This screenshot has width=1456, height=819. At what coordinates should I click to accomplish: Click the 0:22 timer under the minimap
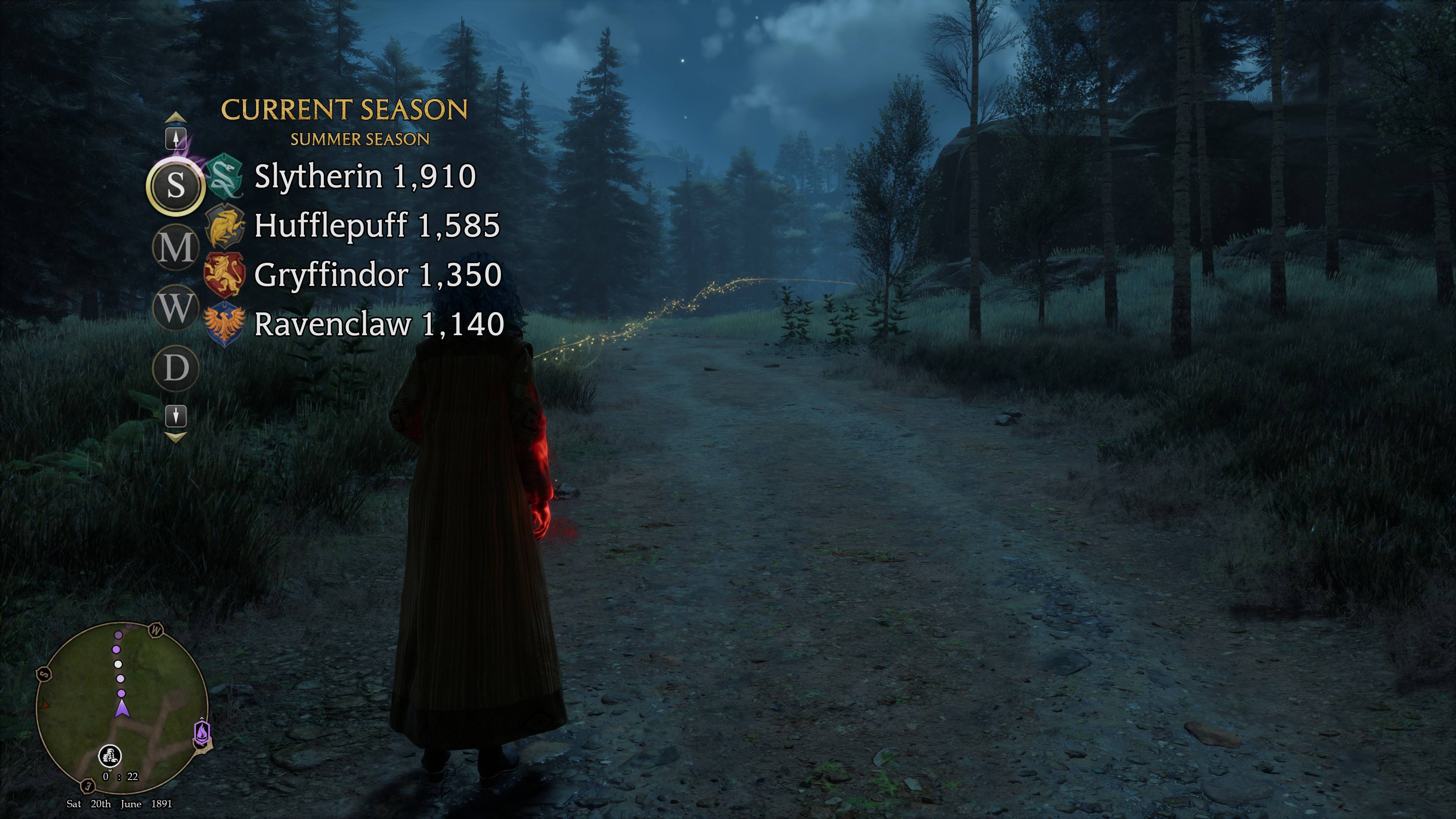[121, 777]
